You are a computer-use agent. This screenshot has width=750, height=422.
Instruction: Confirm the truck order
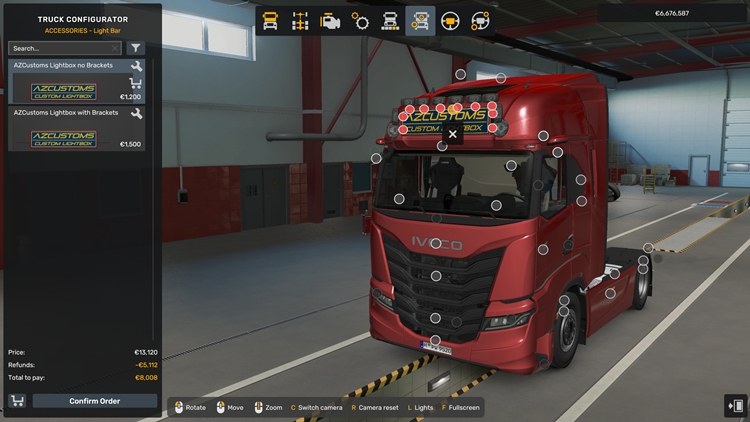click(95, 401)
